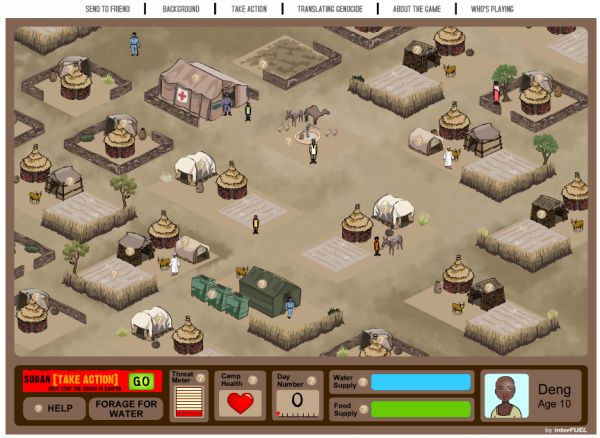Open the Background menu item
Image resolution: width=600 pixels, height=438 pixels.
tap(181, 8)
